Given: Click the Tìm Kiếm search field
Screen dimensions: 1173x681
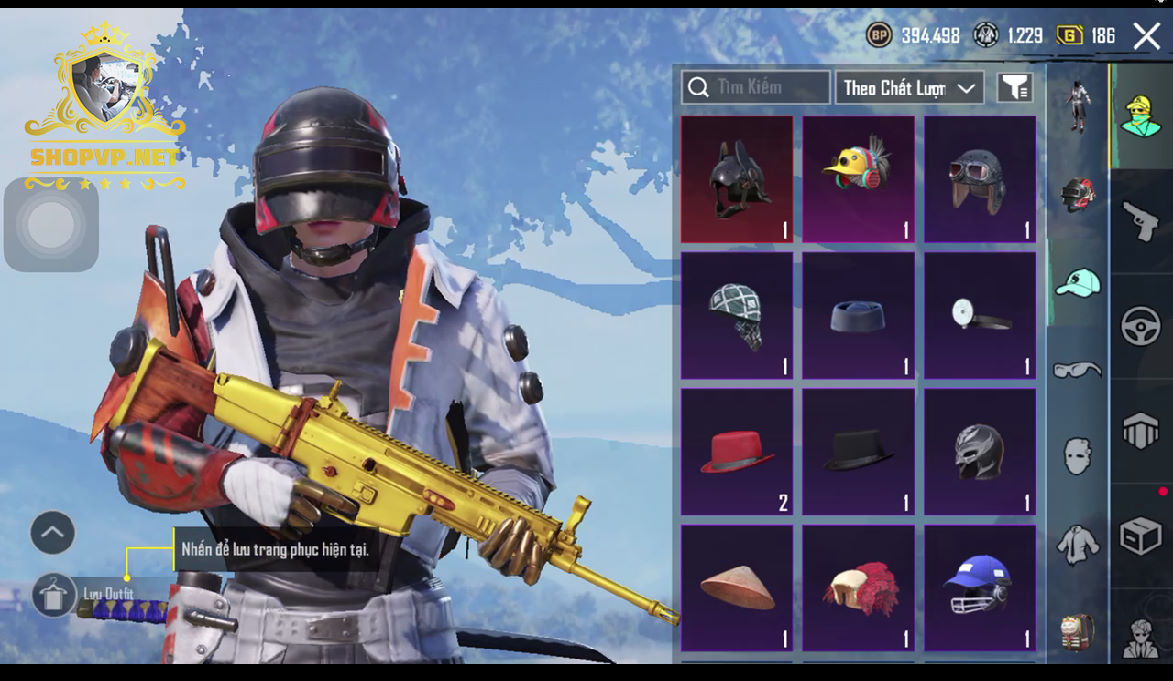Looking at the screenshot, I should point(756,88).
